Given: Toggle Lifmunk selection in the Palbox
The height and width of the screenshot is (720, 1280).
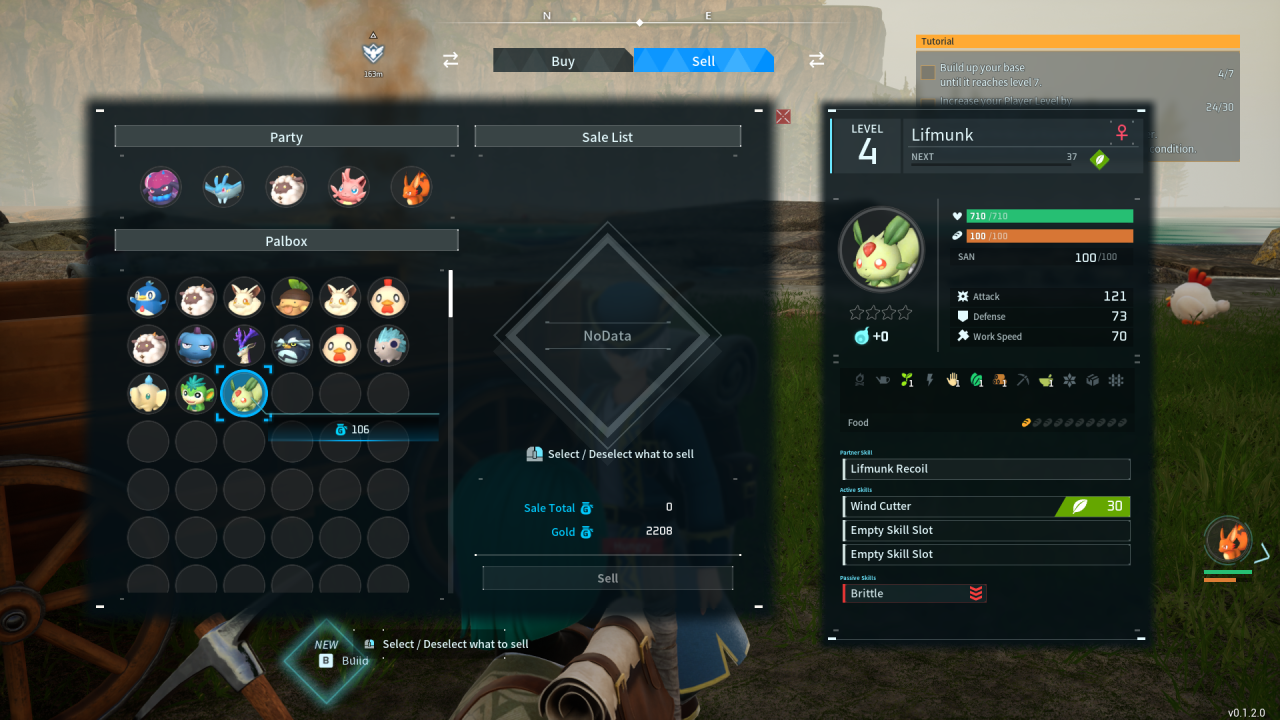Looking at the screenshot, I should tap(244, 393).
